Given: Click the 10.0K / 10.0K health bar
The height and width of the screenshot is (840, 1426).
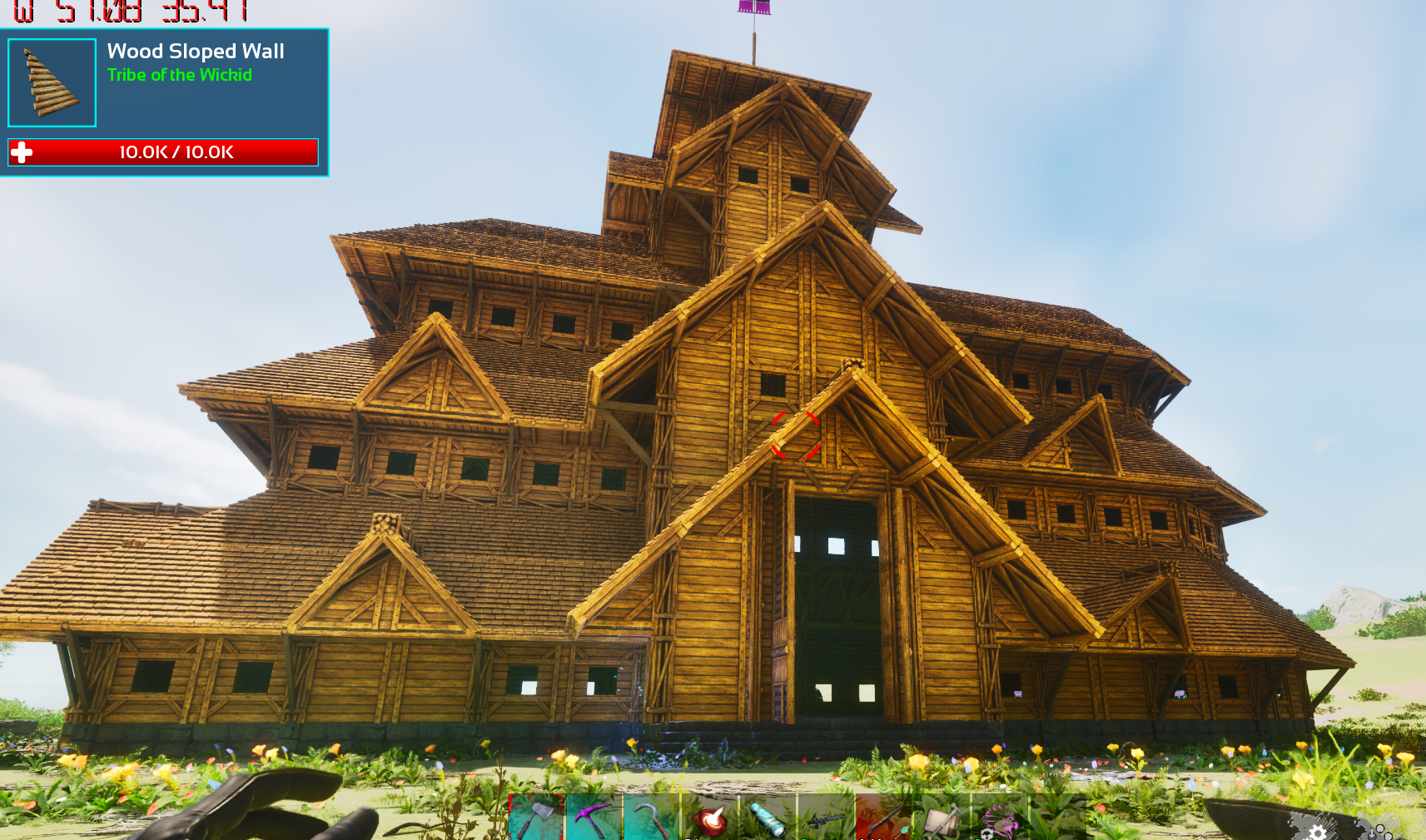Looking at the screenshot, I should [175, 152].
